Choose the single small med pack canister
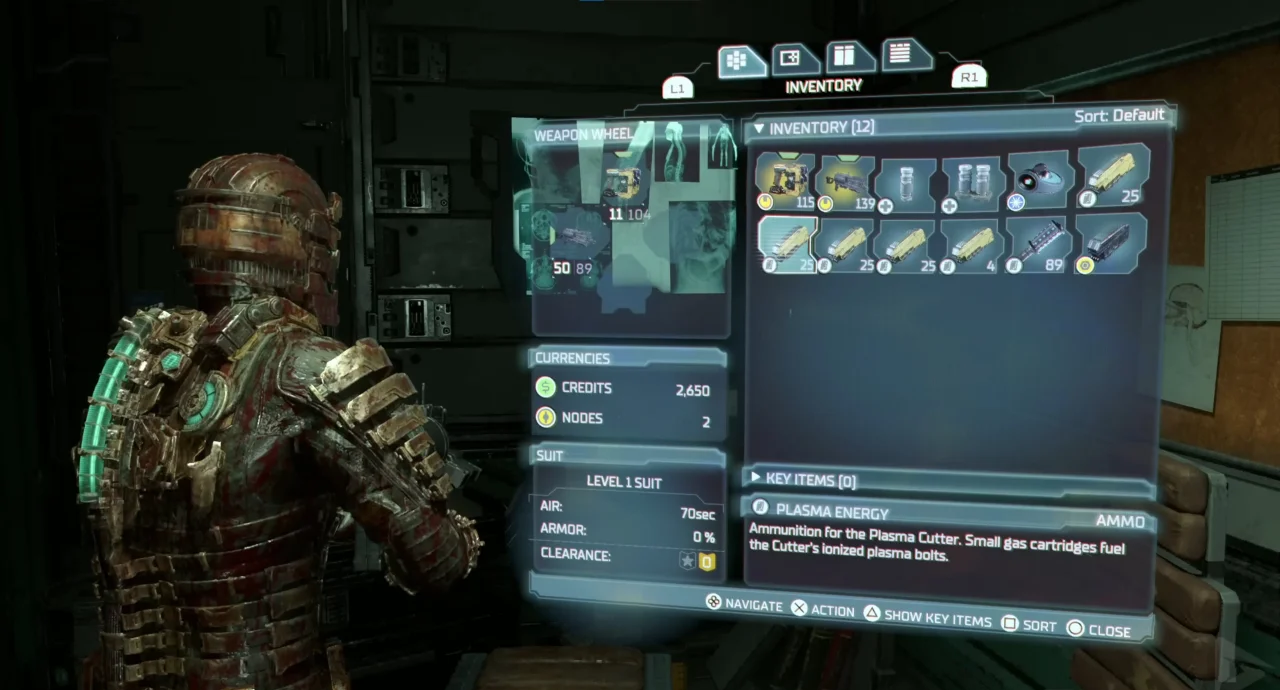 [905, 183]
